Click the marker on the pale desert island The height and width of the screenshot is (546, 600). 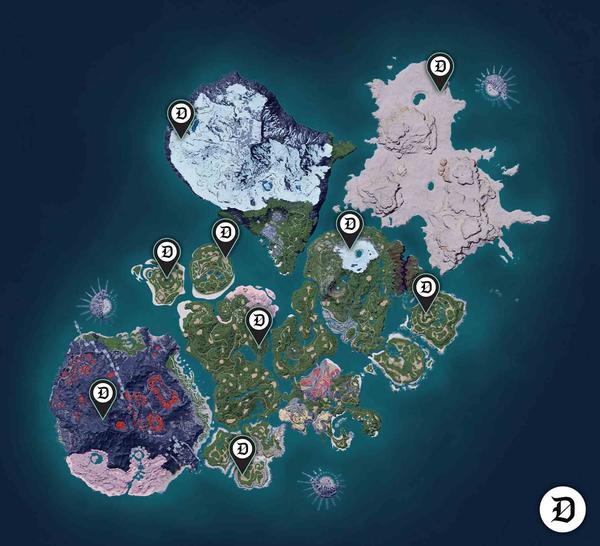coord(439,68)
